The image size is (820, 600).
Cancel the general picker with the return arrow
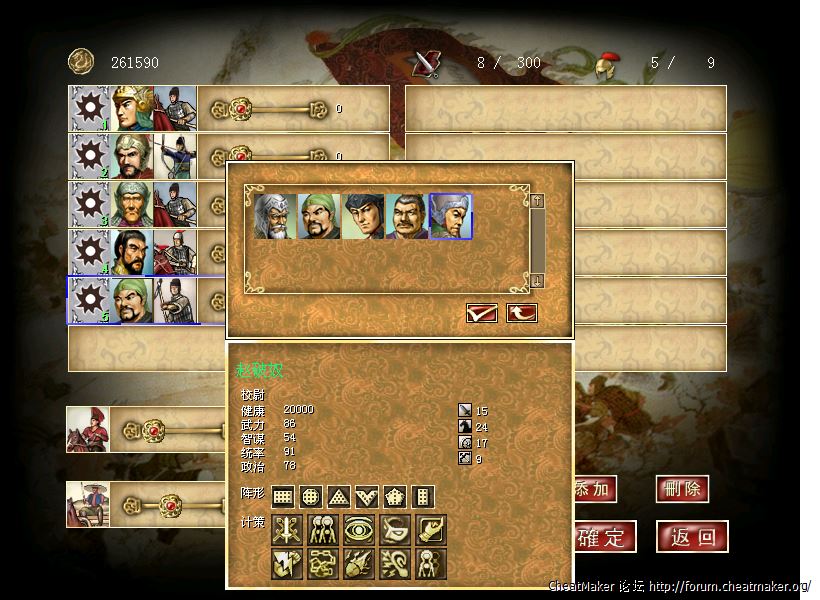coord(521,313)
